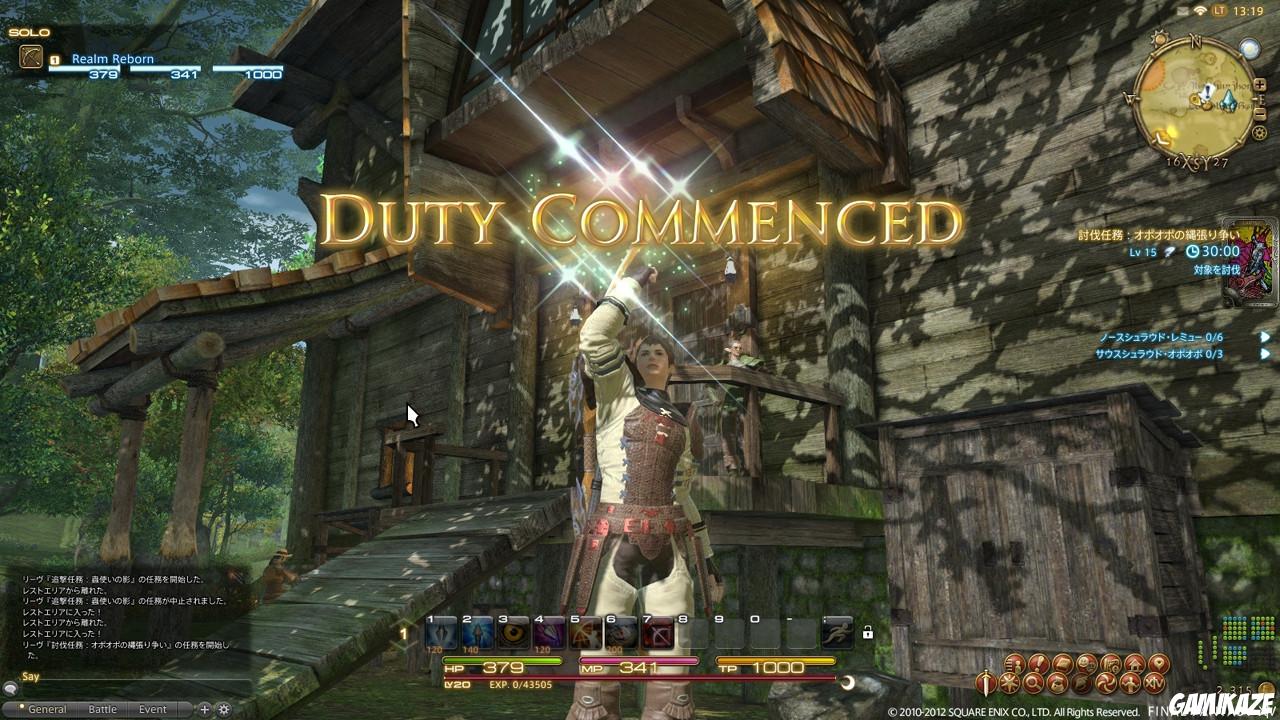
Task: Click the magnifying glass icon in the main menu
Action: pos(1031,683)
